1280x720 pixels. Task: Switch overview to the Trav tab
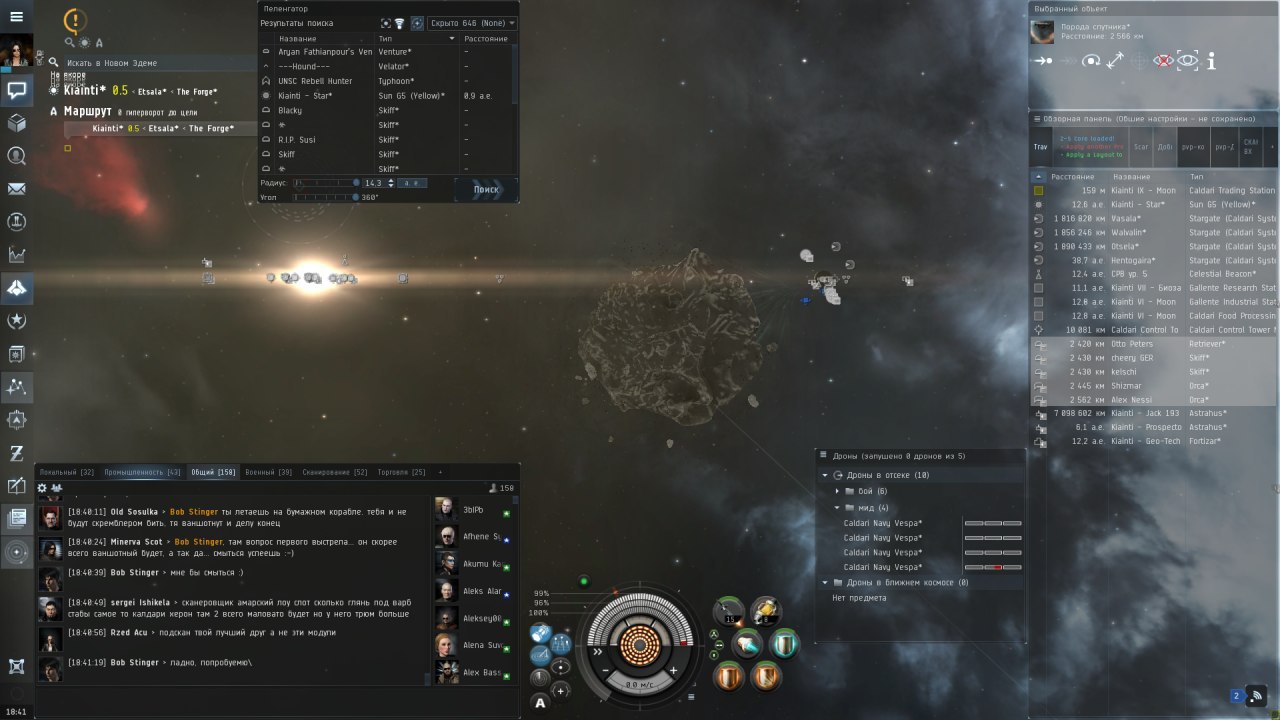(1041, 147)
